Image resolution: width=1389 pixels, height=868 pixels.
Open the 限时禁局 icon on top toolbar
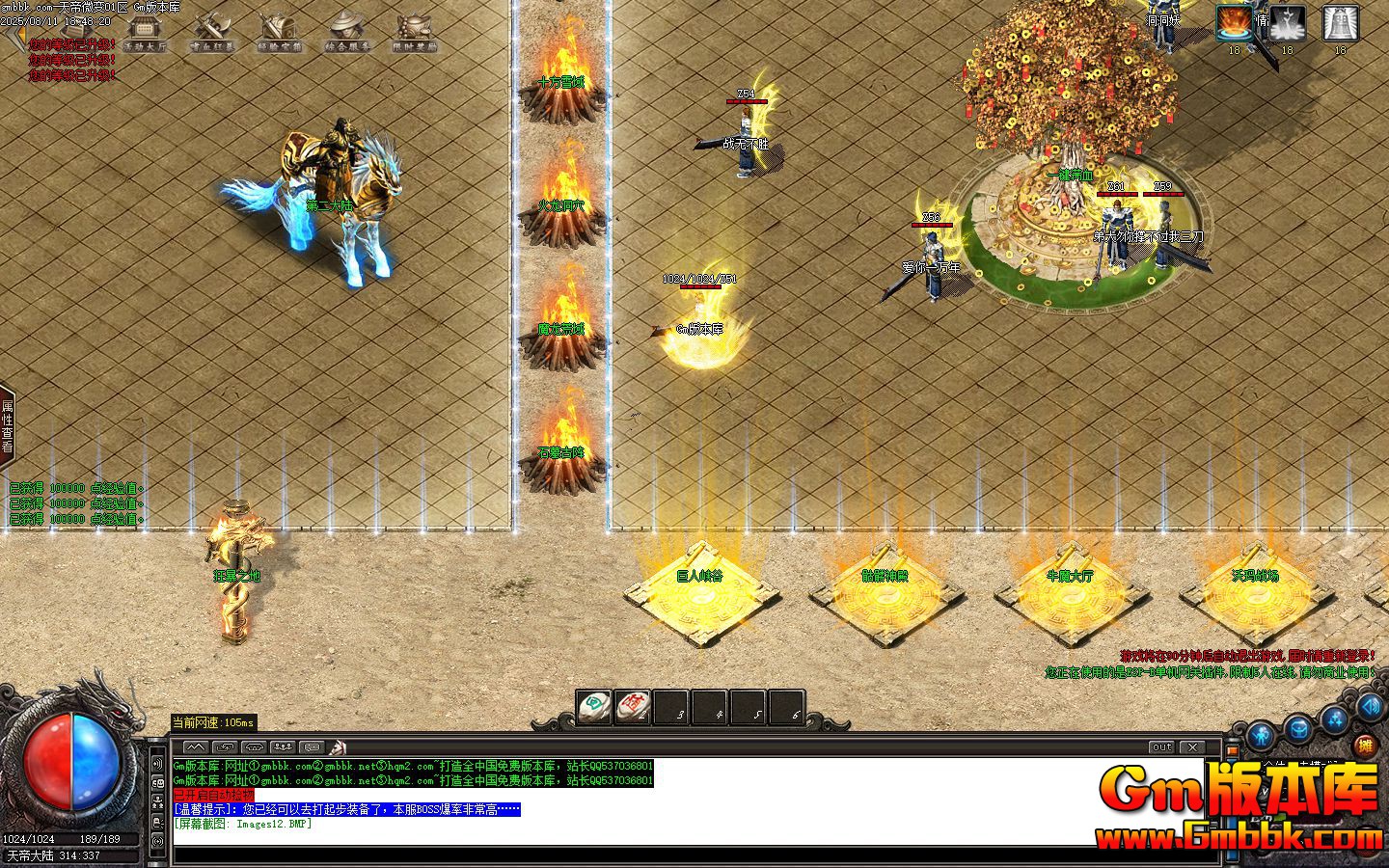tap(413, 27)
